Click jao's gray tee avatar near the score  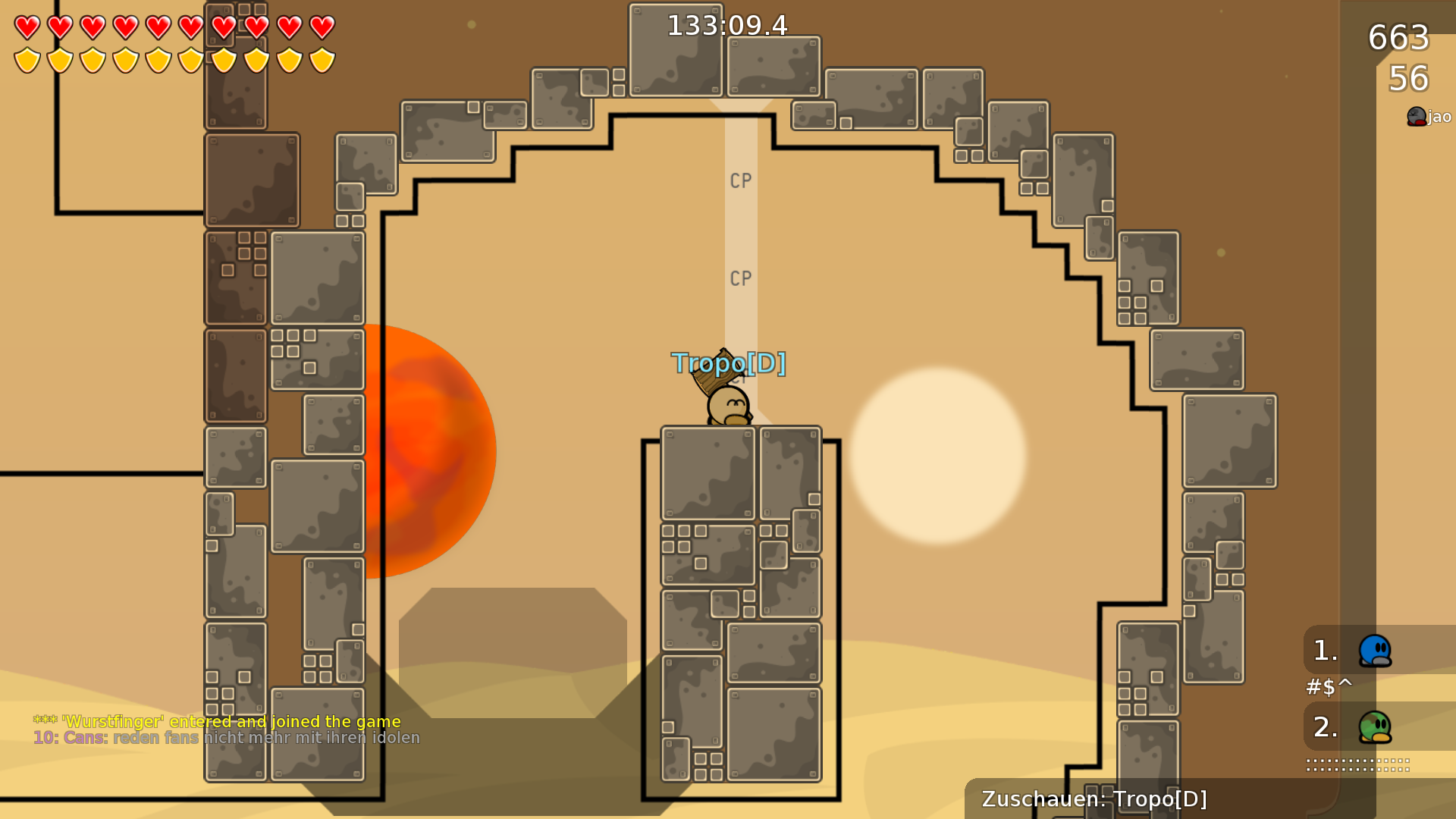tap(1415, 116)
